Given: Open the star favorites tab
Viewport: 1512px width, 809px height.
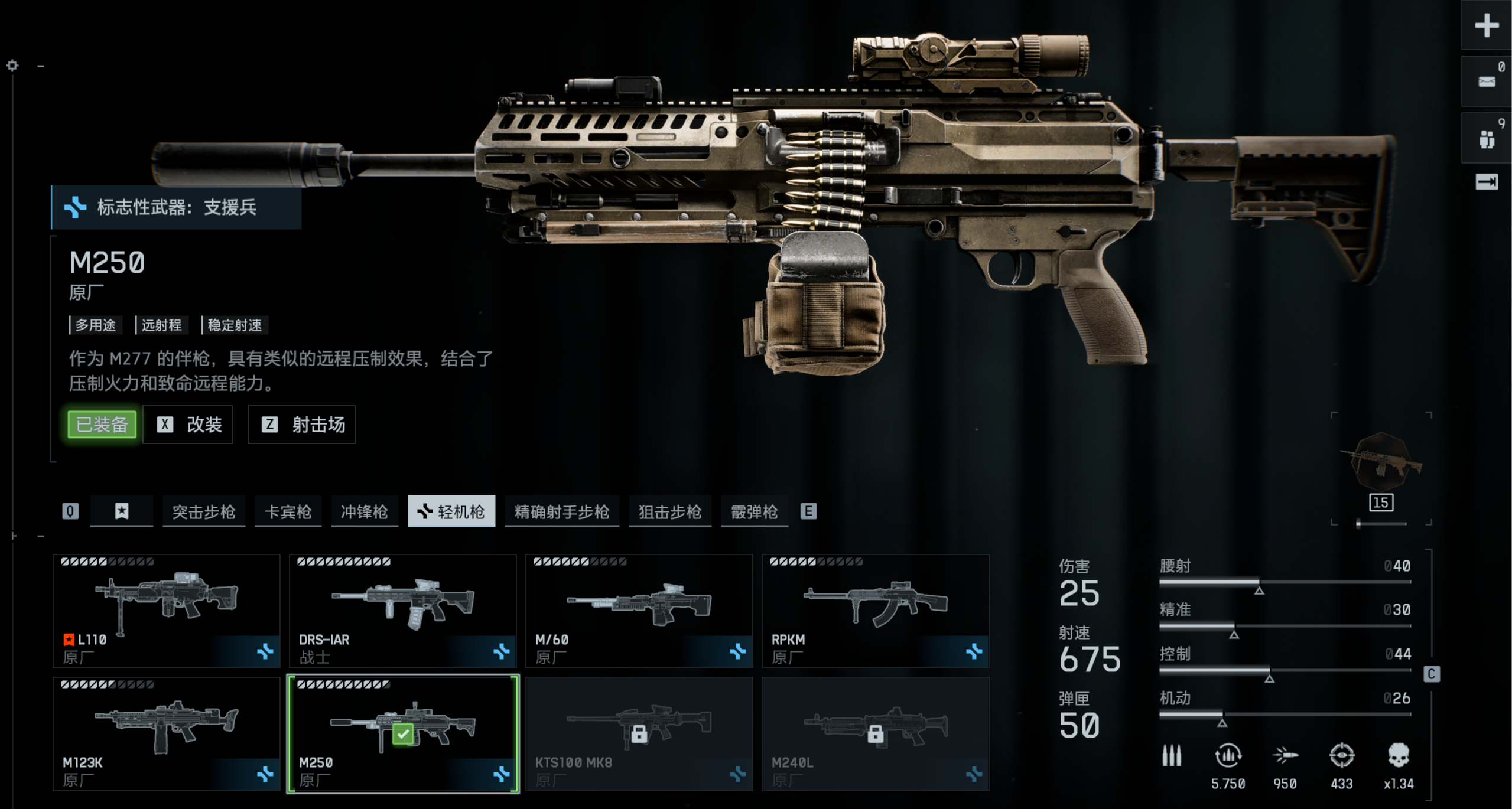Looking at the screenshot, I should 122,511.
